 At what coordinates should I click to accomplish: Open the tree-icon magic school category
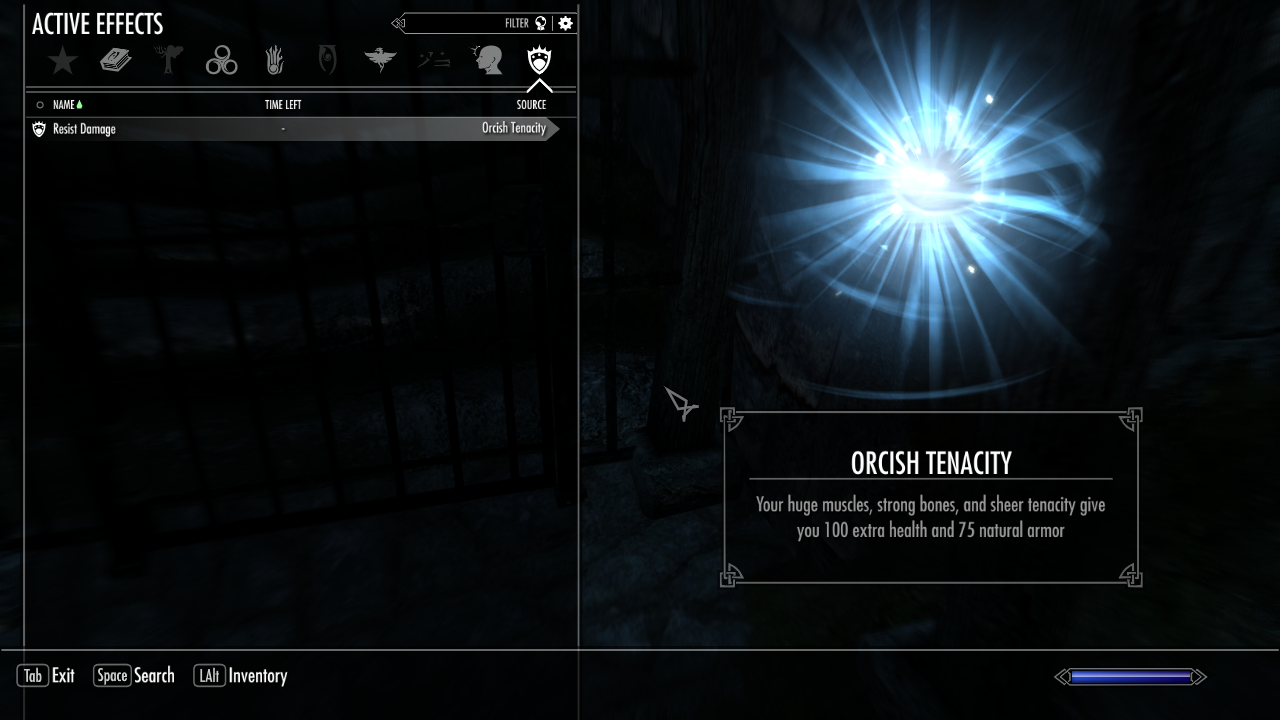tap(169, 61)
